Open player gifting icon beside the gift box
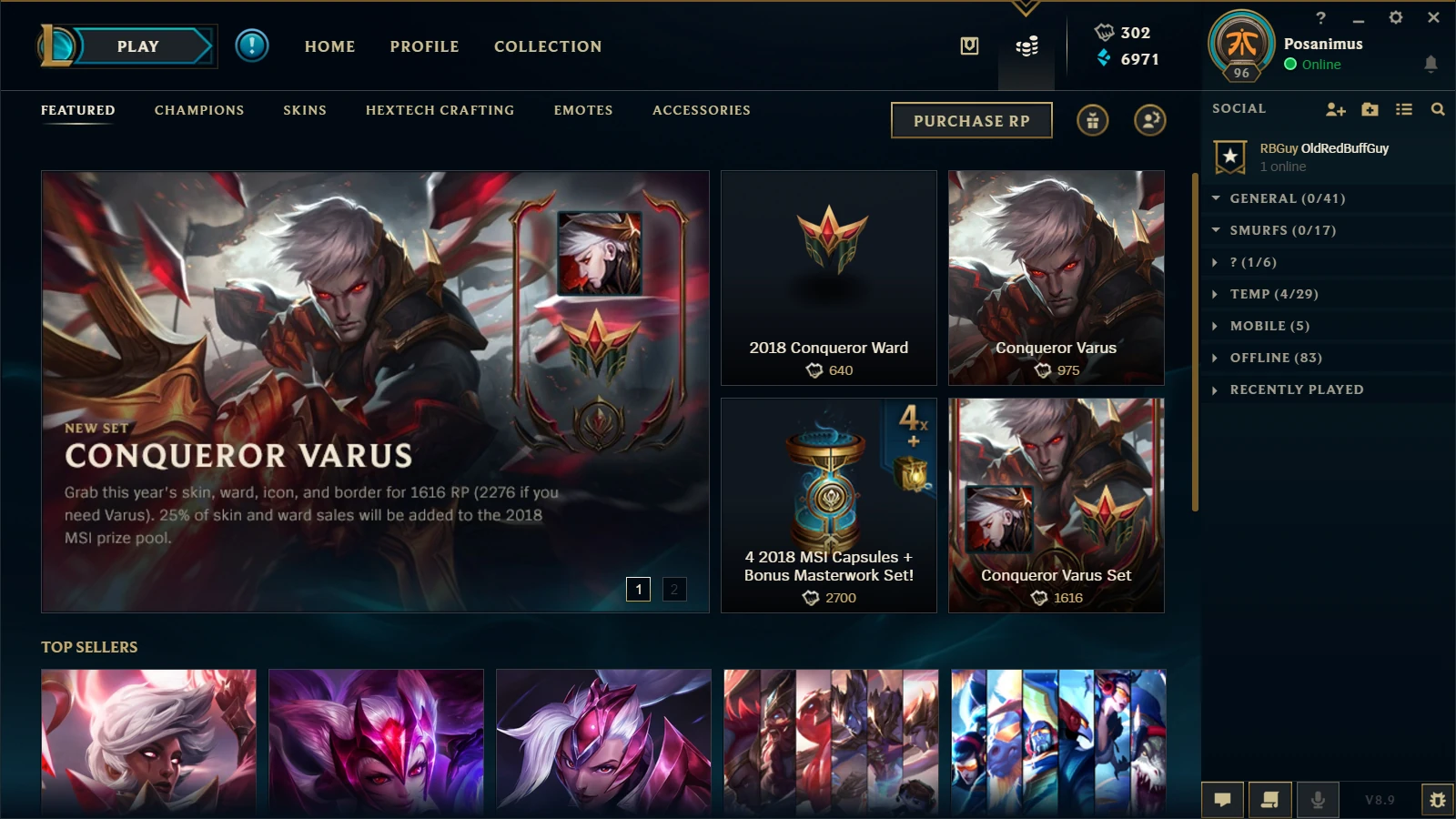 point(1149,119)
